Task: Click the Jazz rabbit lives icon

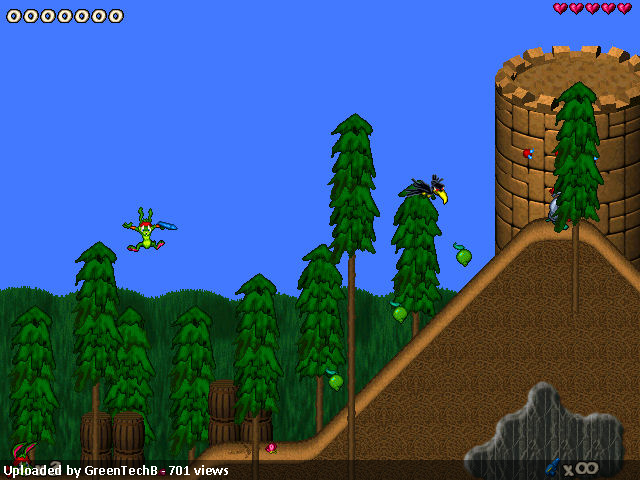Action: pyautogui.click(x=25, y=453)
